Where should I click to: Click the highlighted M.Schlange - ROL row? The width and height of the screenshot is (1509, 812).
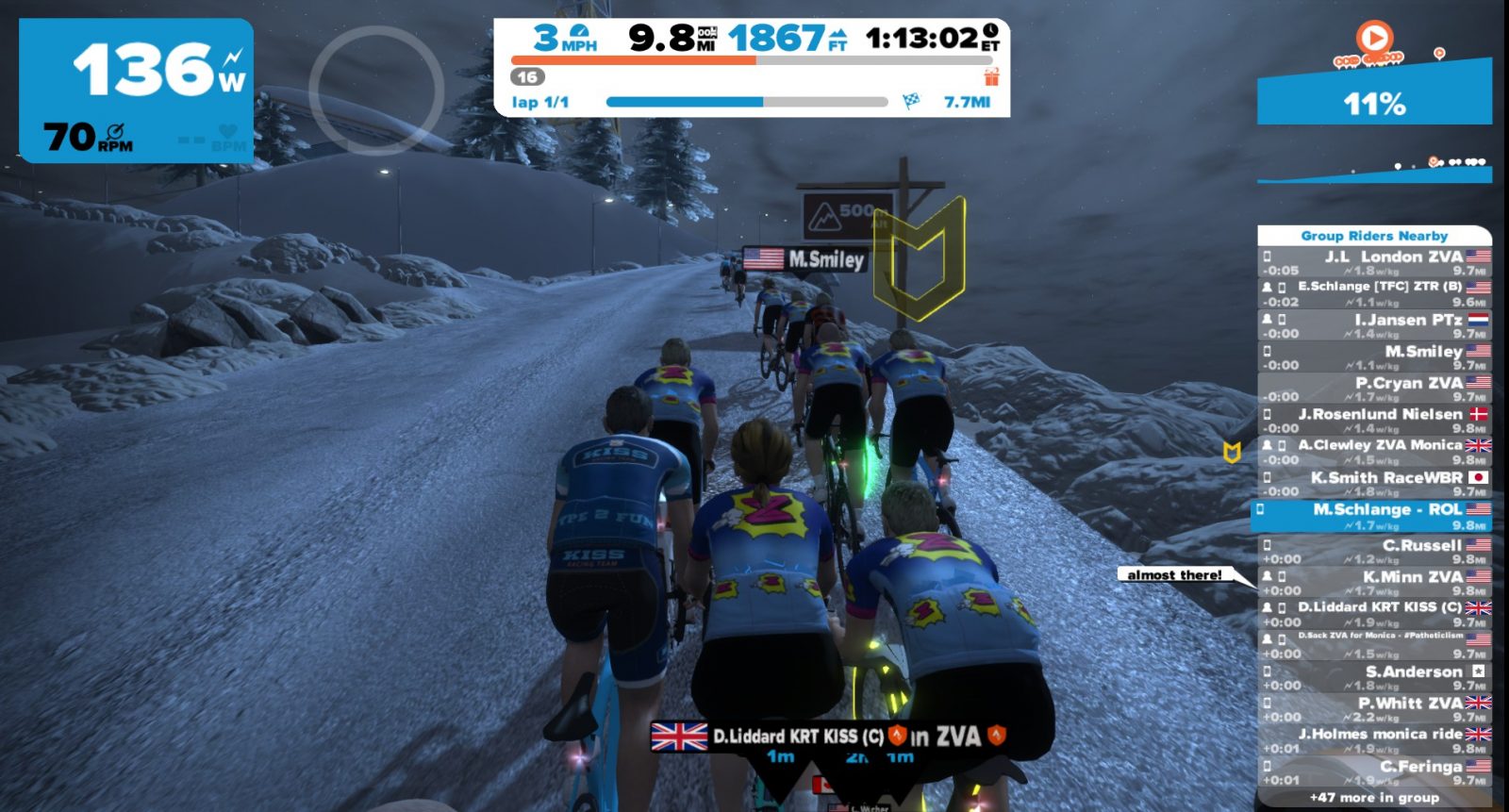[1373, 516]
